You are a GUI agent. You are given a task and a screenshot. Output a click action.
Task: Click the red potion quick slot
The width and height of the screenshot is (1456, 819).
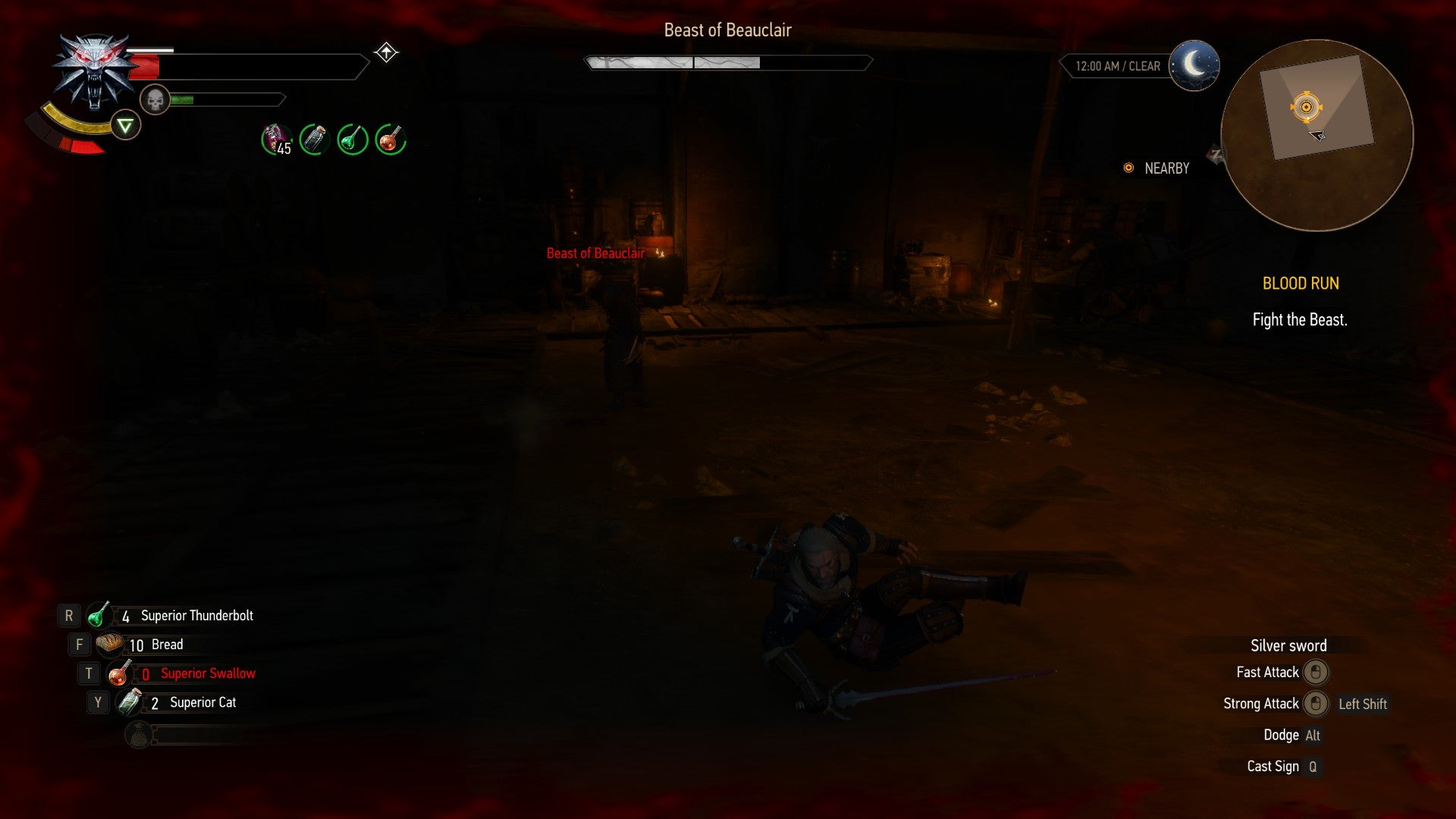[x=390, y=139]
